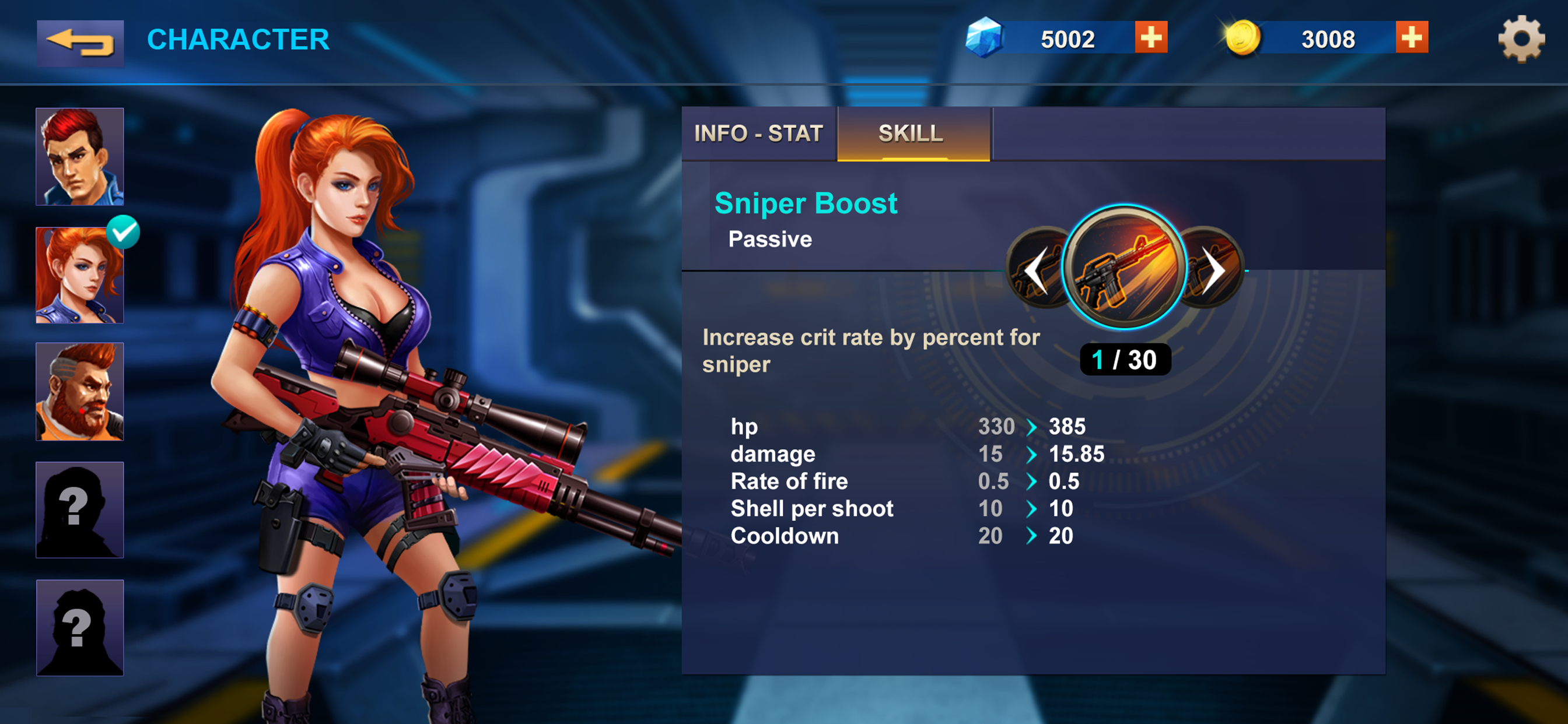Open settings via the gear icon
The height and width of the screenshot is (724, 1568).
(x=1521, y=39)
